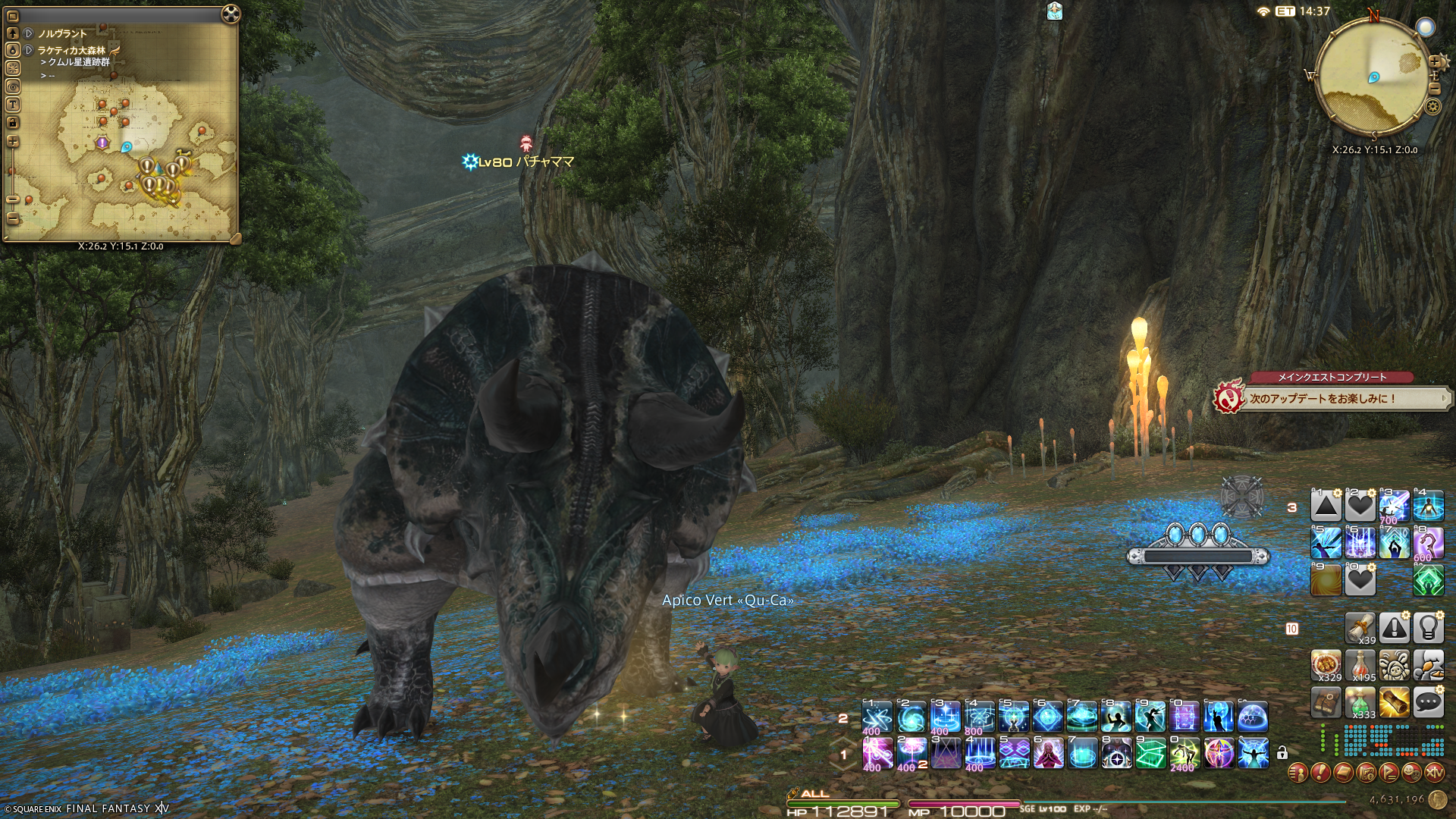The image size is (1456, 819).
Task: Activate the praying woman ability icon
Action: click(x=1048, y=754)
